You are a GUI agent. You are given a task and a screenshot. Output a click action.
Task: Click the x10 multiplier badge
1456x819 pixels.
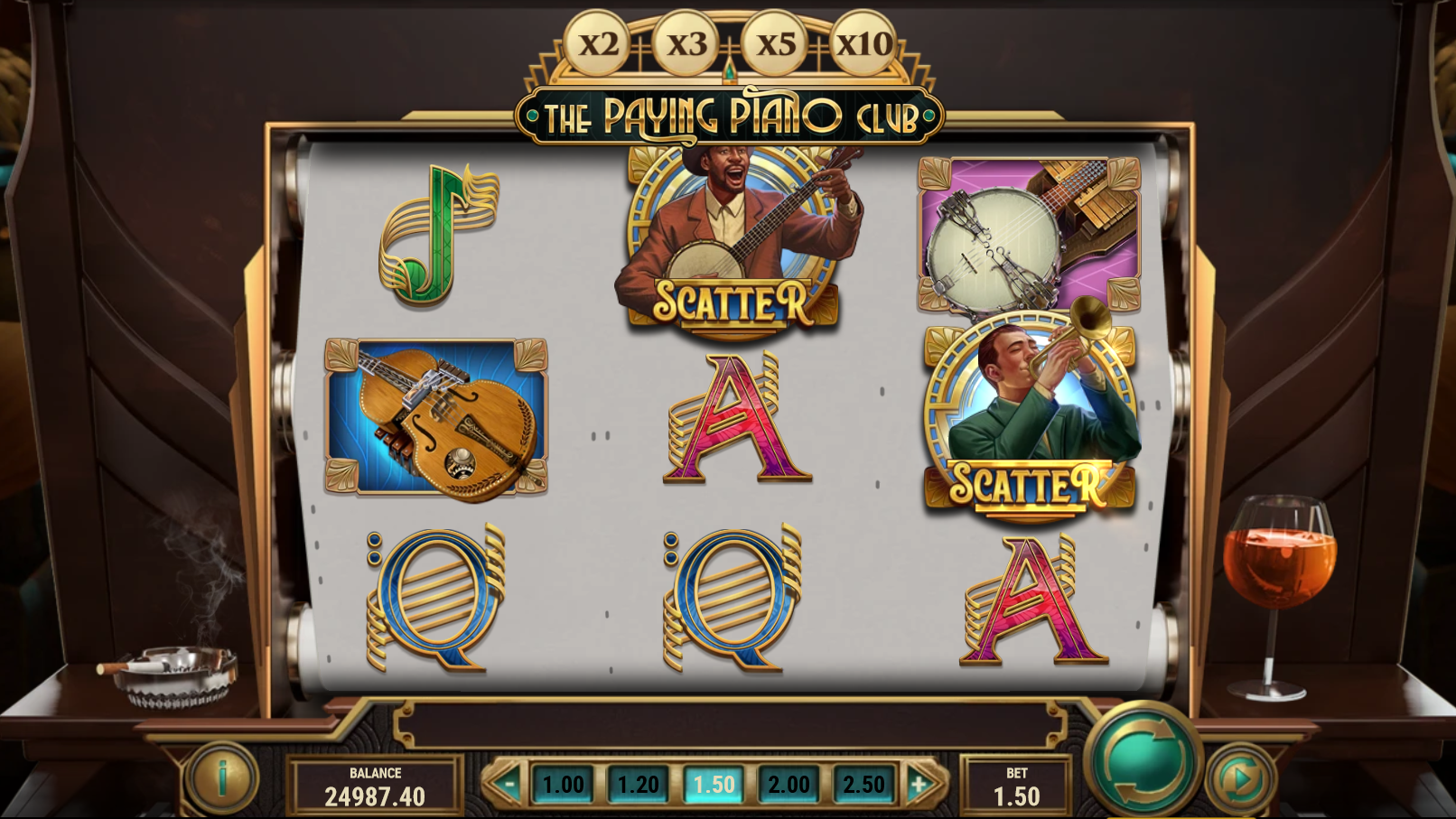pyautogui.click(x=861, y=42)
